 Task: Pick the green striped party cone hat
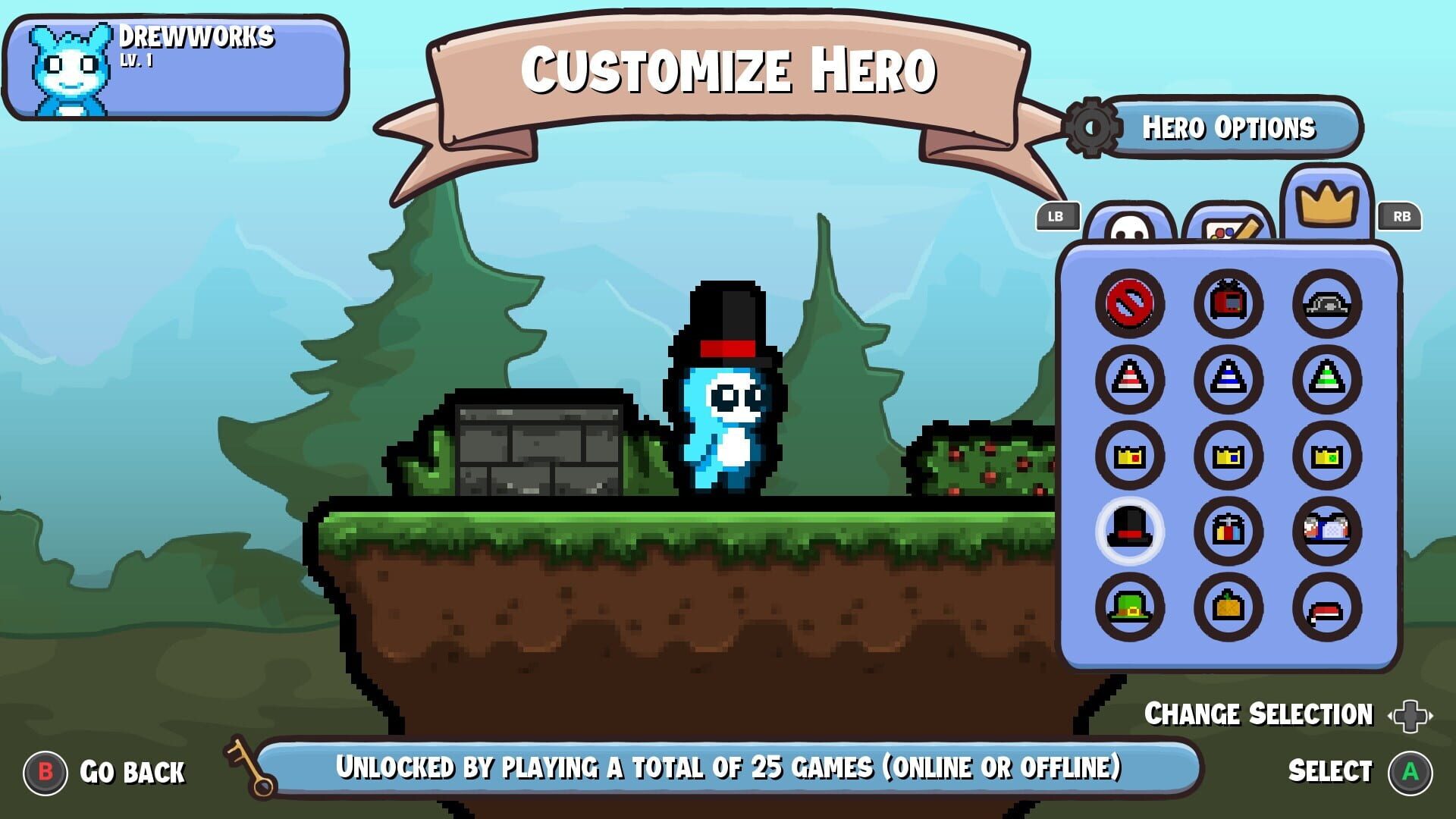1326,379
